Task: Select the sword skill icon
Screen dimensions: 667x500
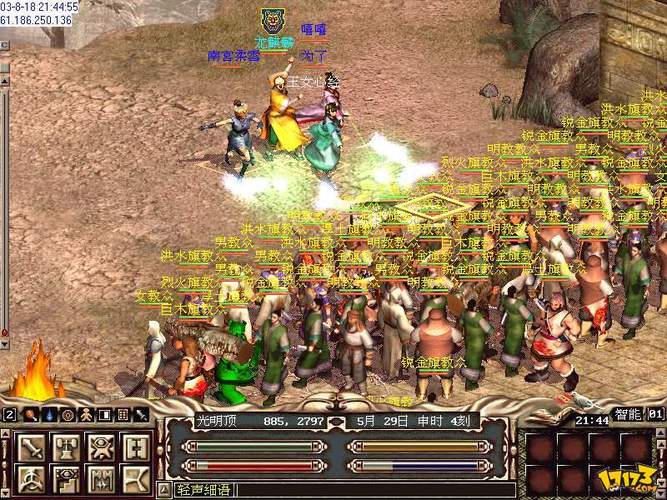Action: pos(31,447)
